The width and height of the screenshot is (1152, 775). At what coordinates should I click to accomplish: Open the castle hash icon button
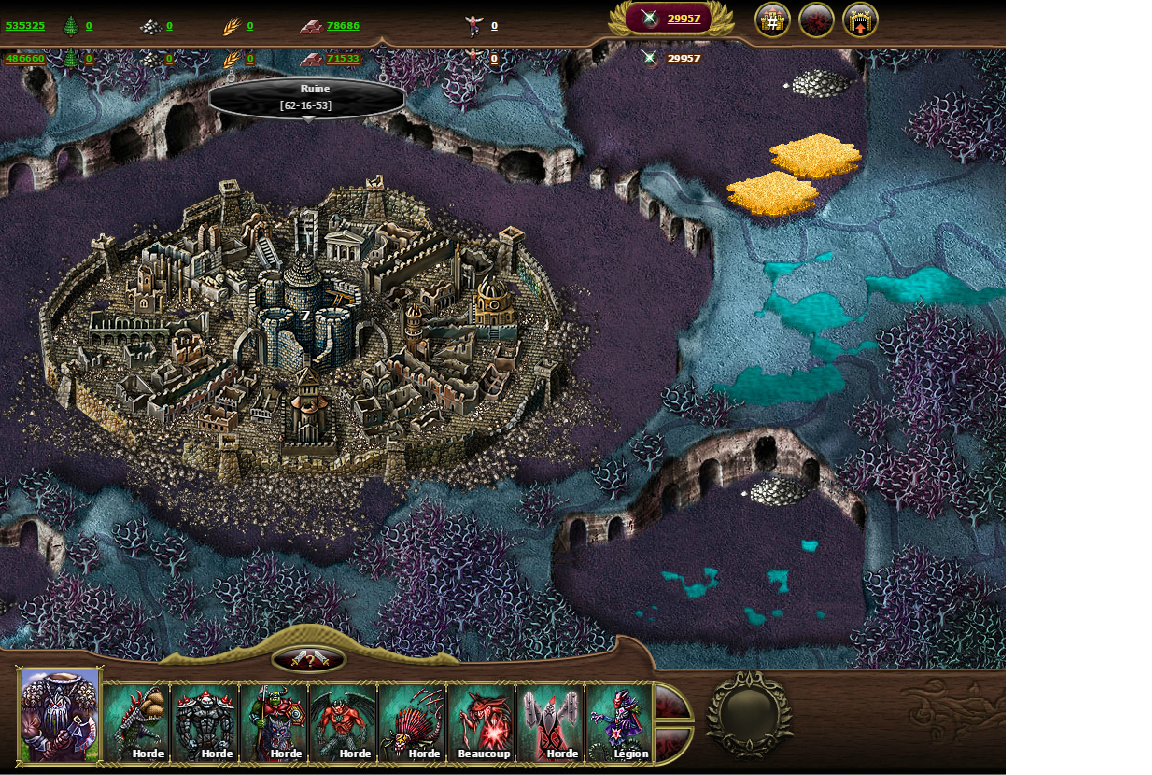772,20
